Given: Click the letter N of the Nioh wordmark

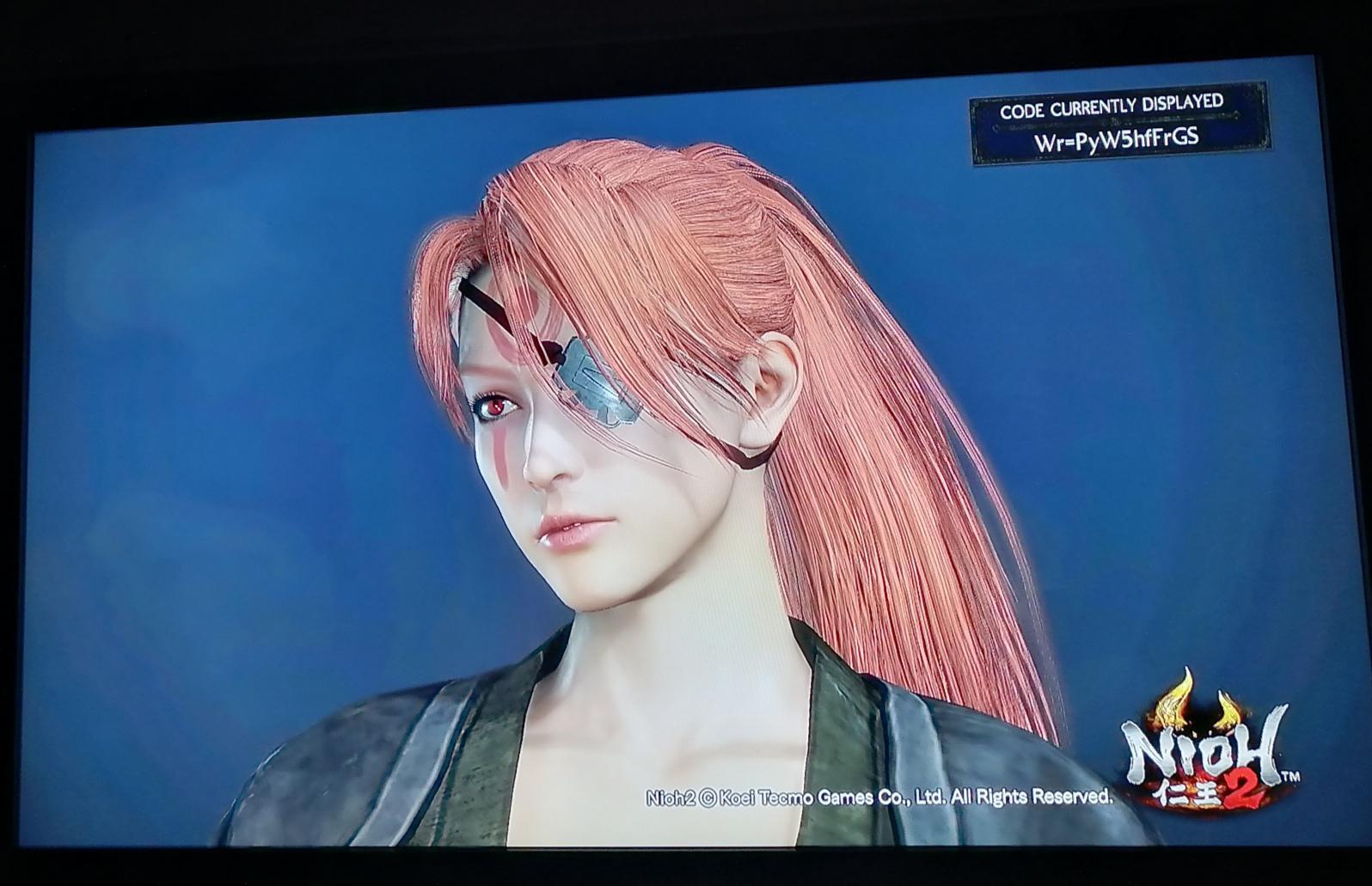Looking at the screenshot, I should 1141,748.
